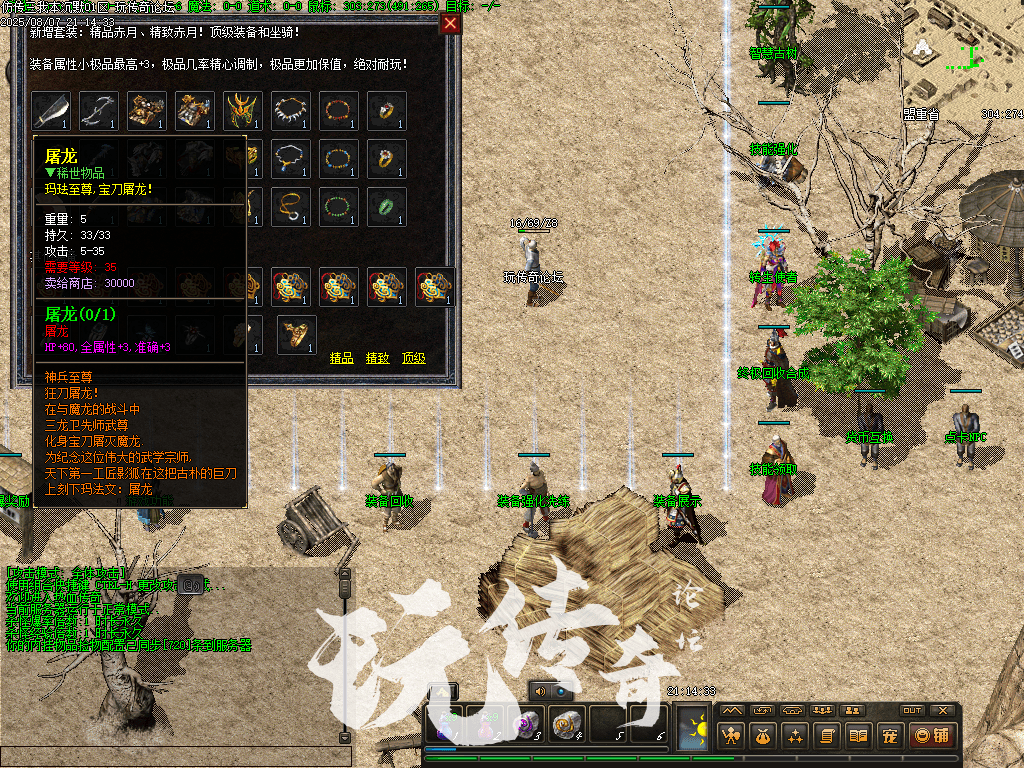Open the inventory bag button
The height and width of the screenshot is (768, 1024).
[764, 737]
